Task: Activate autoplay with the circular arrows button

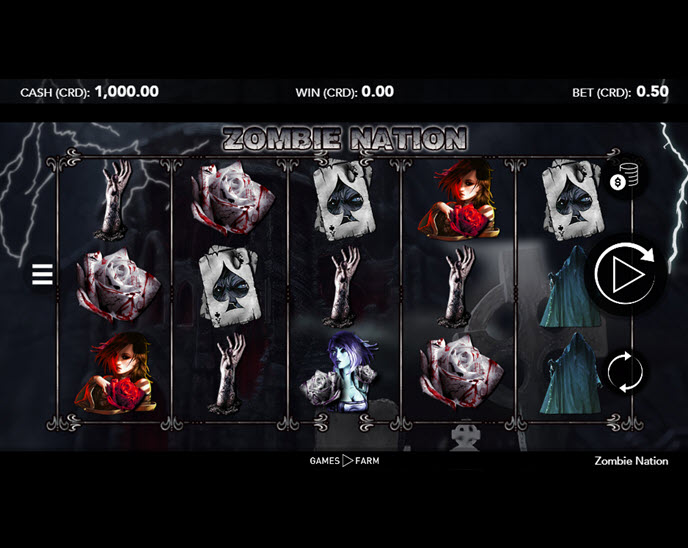Action: pos(624,371)
